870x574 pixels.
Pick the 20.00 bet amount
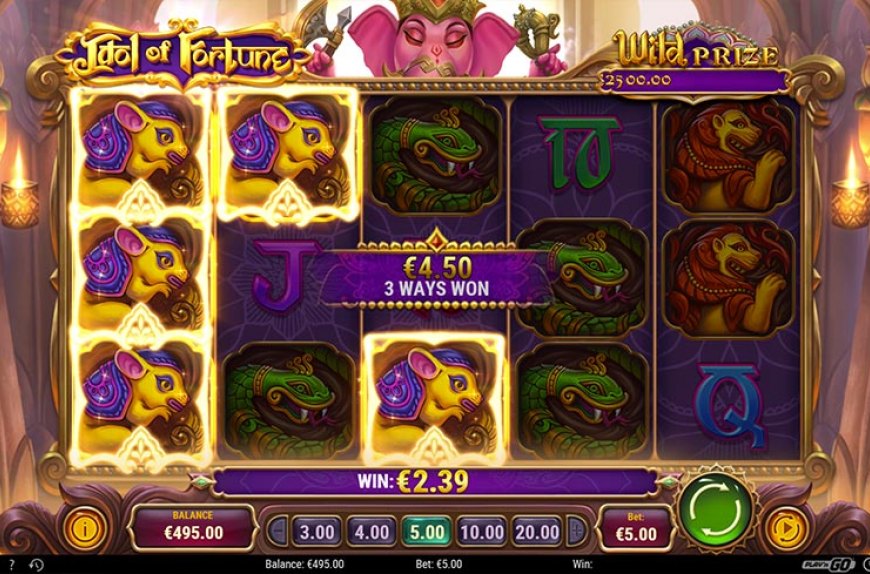click(536, 531)
